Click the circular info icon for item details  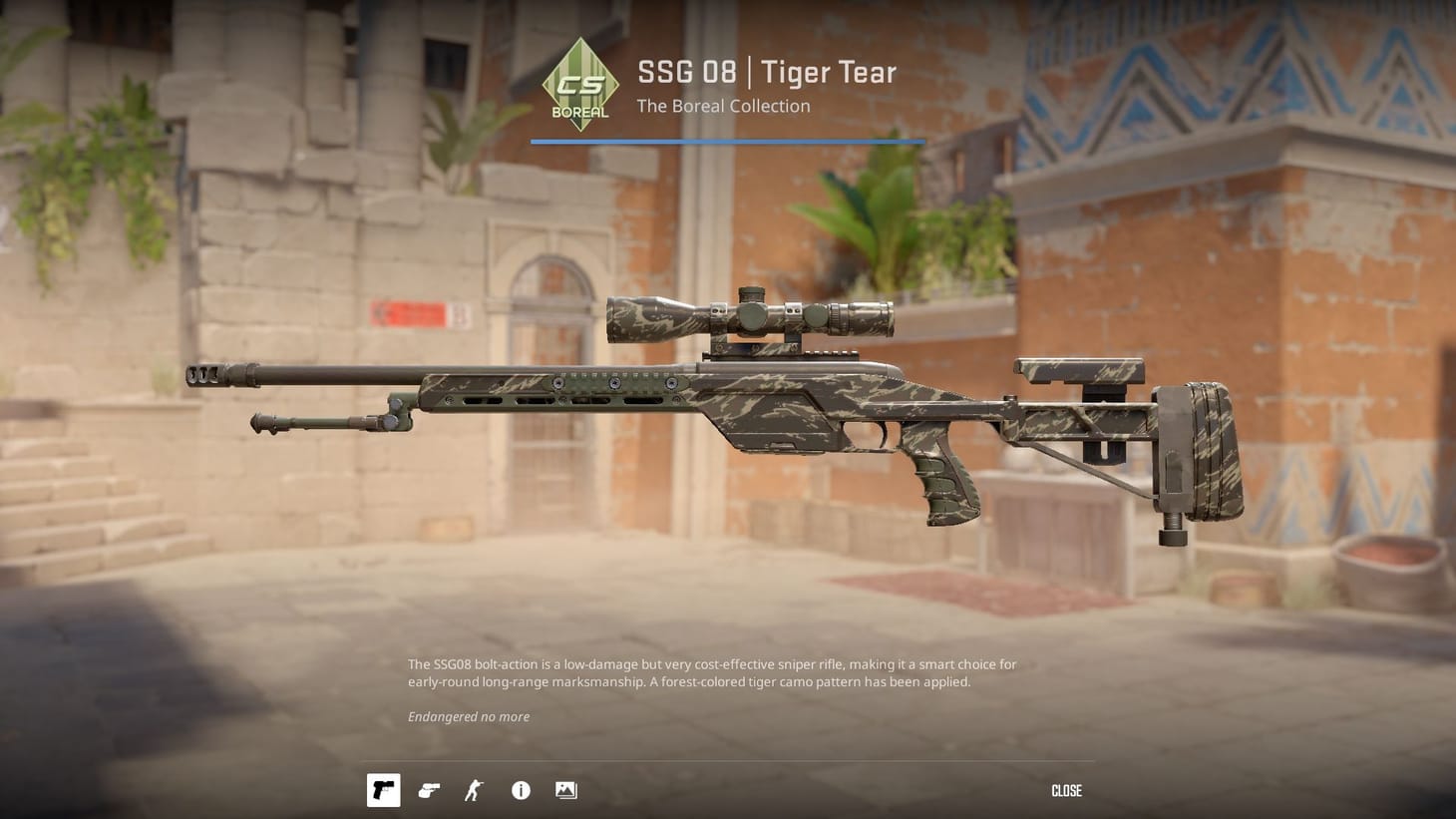click(520, 789)
